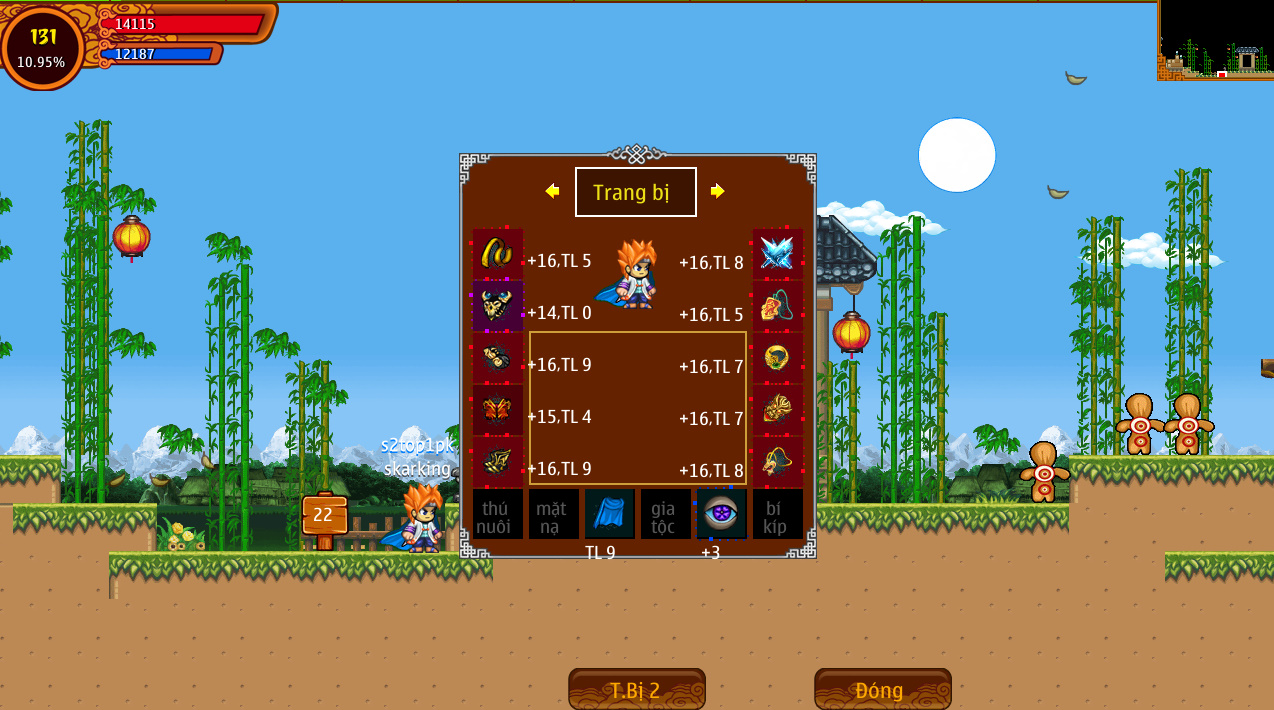Open the empty thú nuôi pet slot
Screen dimensions: 1274x710
498,514
